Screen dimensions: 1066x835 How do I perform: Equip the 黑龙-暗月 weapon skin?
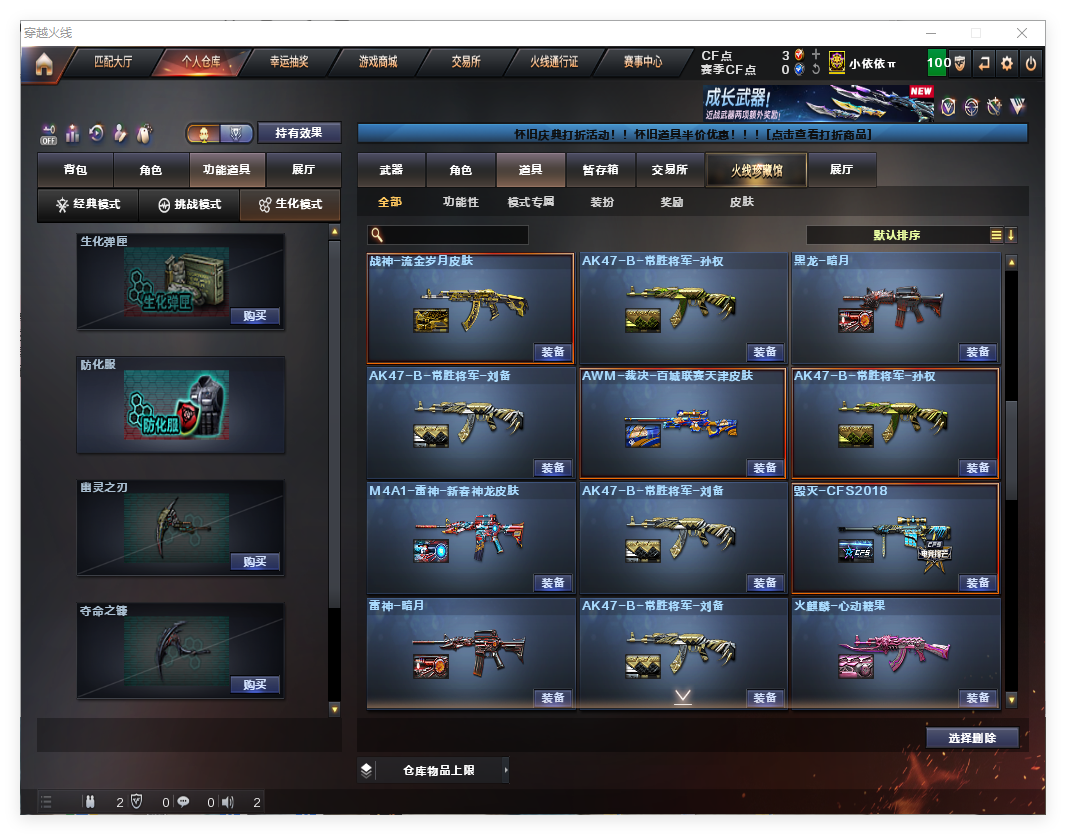point(977,352)
